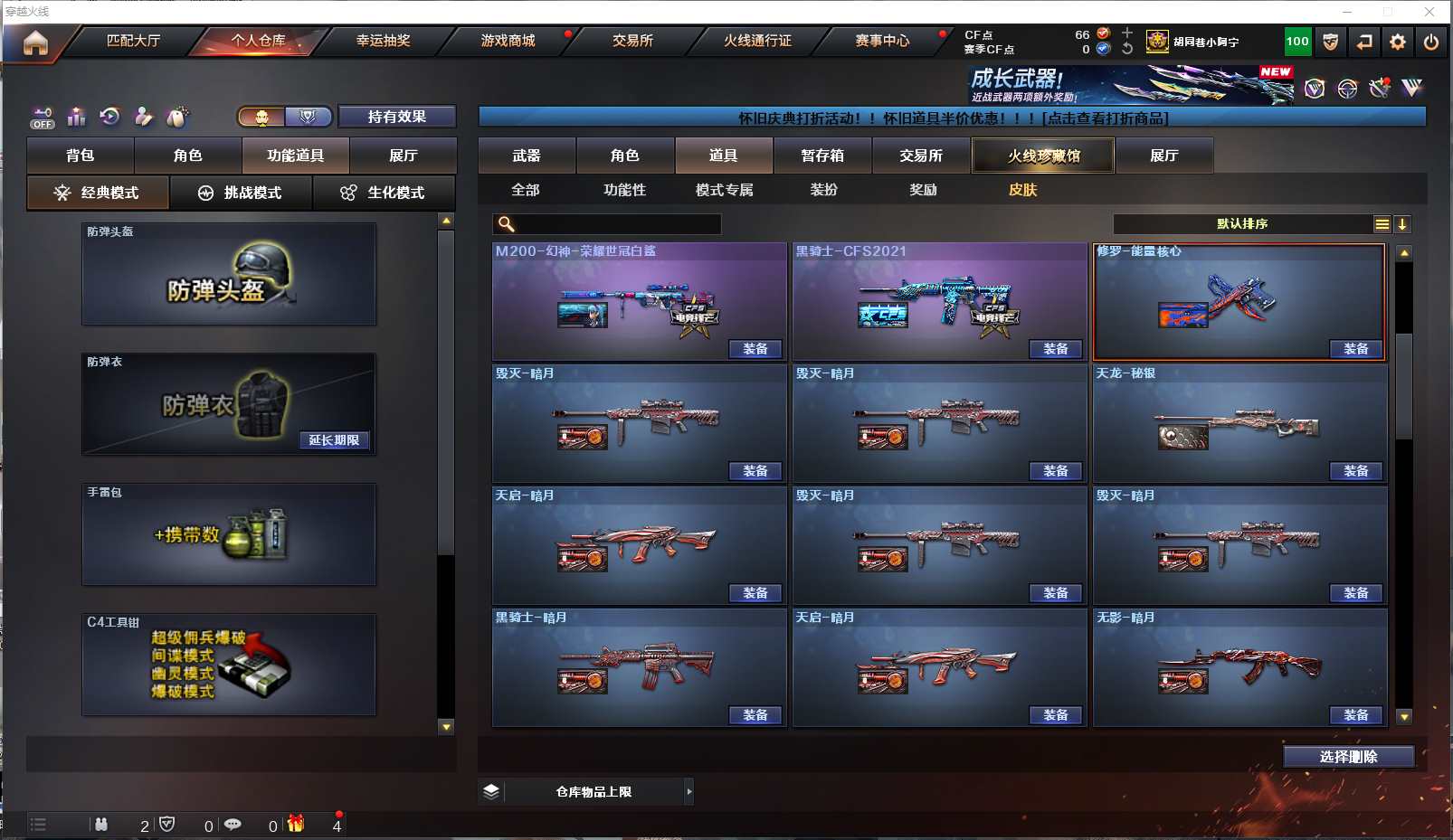Switch to 挑战模式 challenge mode
The width and height of the screenshot is (1453, 840).
tap(241, 193)
